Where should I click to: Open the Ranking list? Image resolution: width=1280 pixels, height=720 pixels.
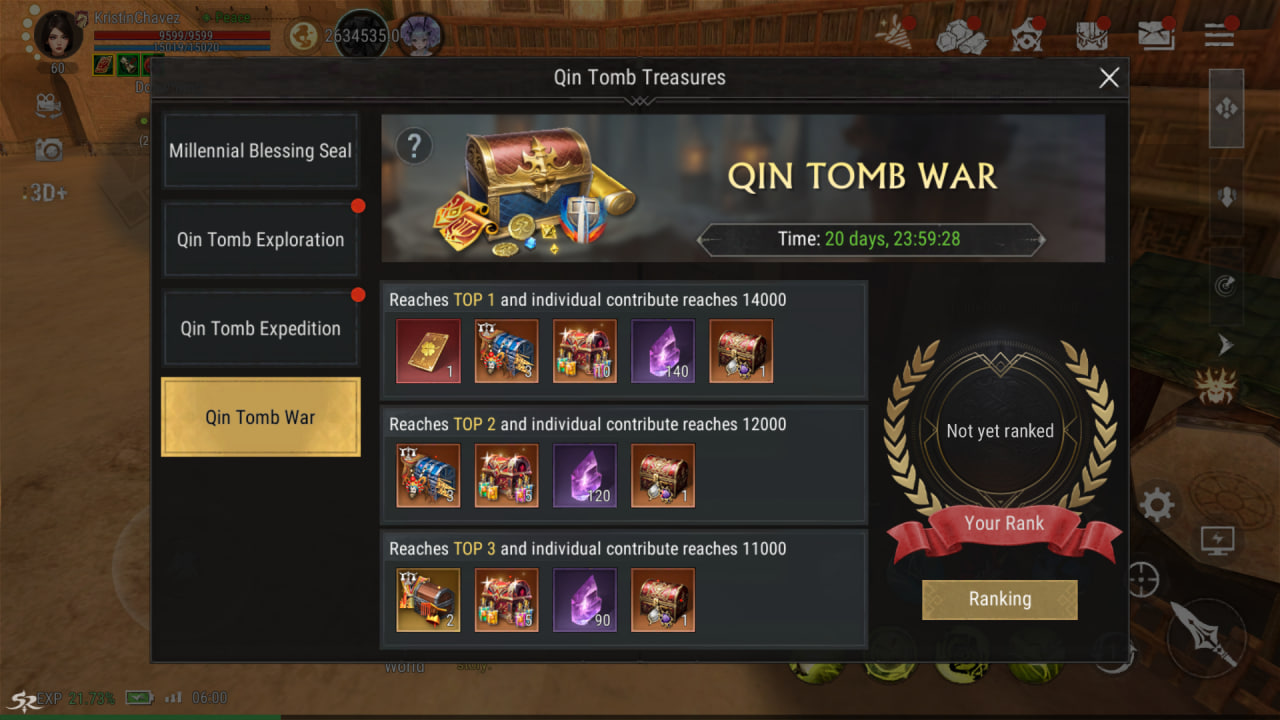tap(999, 599)
